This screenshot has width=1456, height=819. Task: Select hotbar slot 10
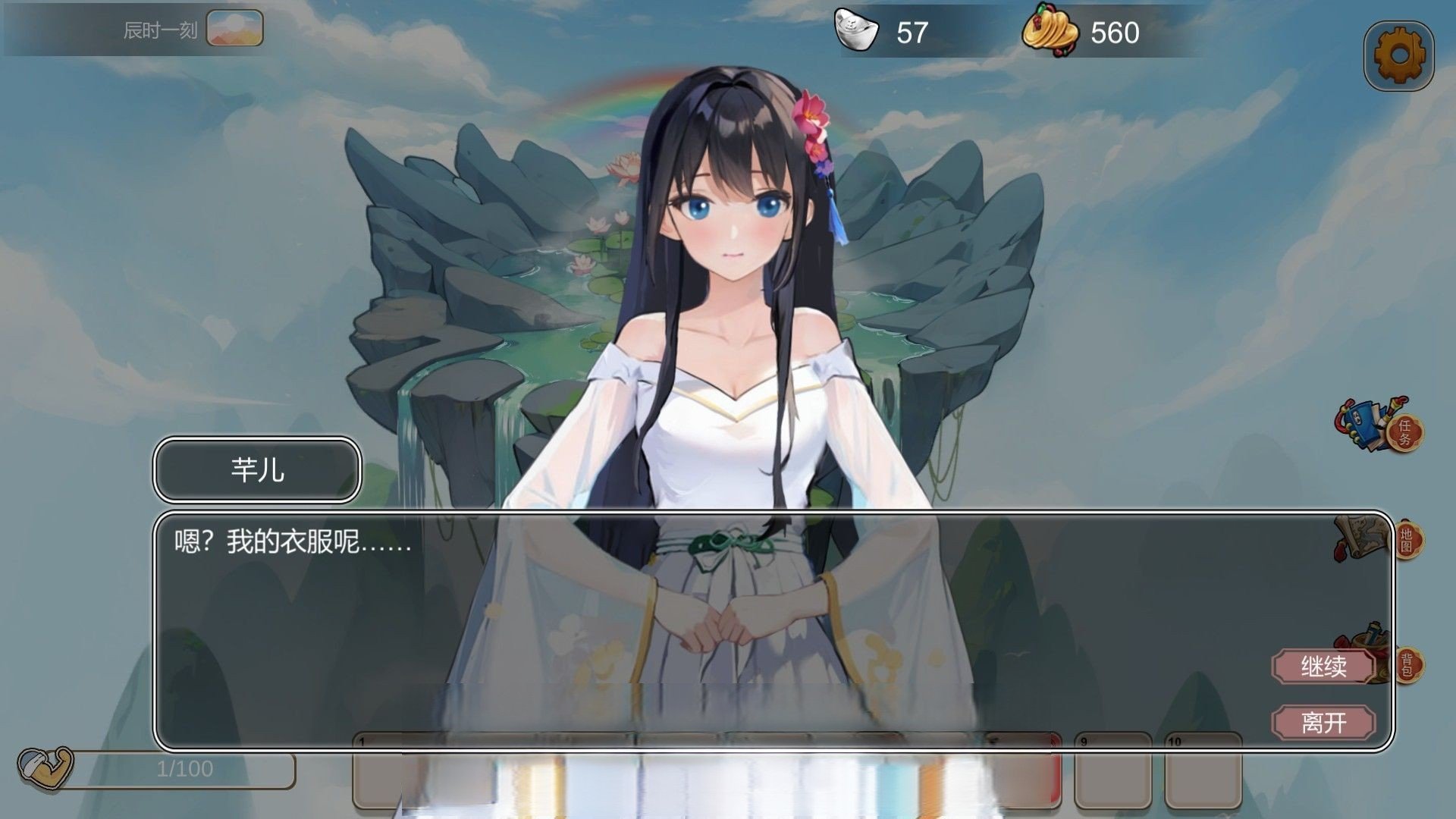pyautogui.click(x=1203, y=773)
